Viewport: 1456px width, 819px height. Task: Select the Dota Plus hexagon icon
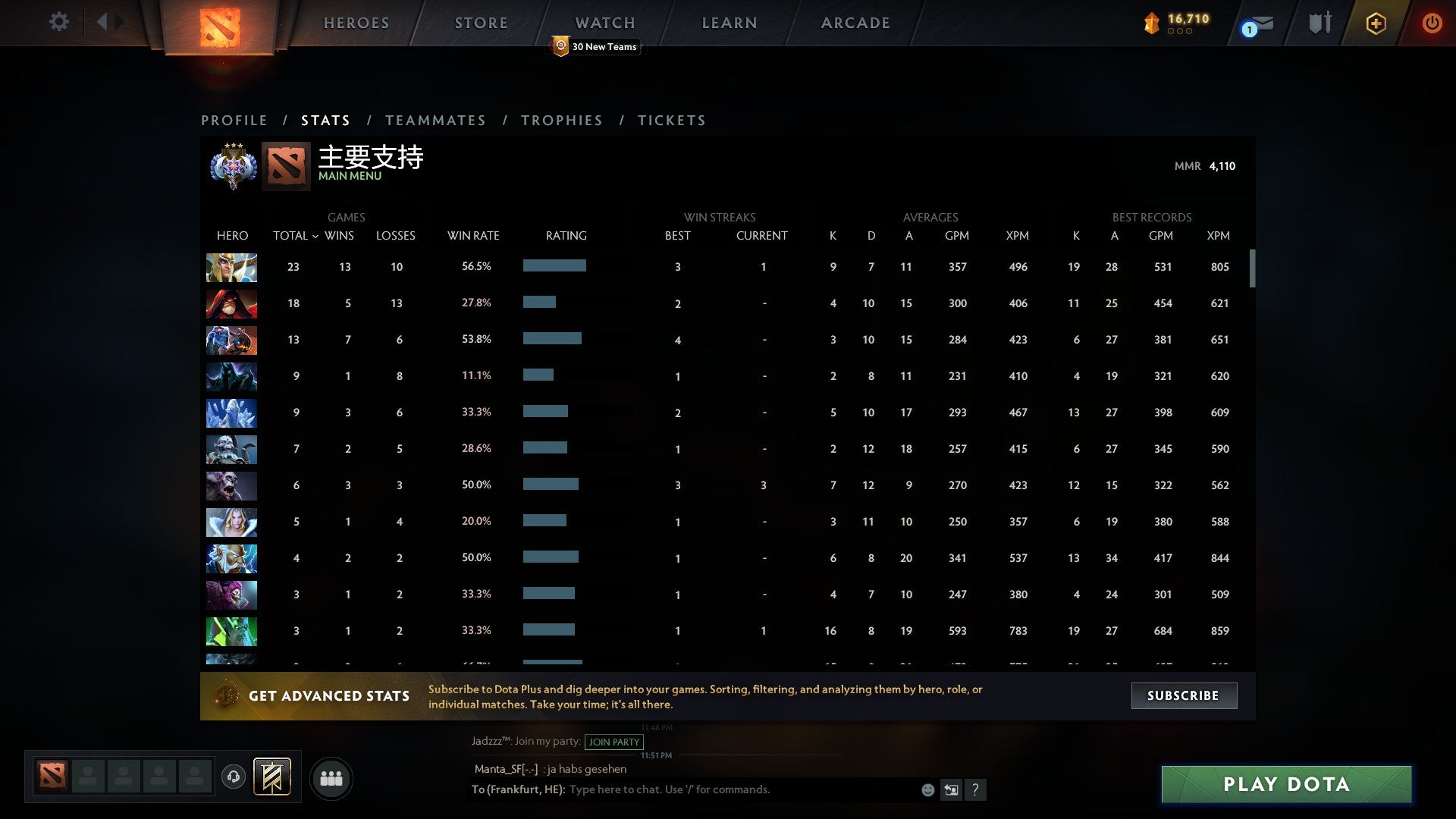pos(1376,23)
